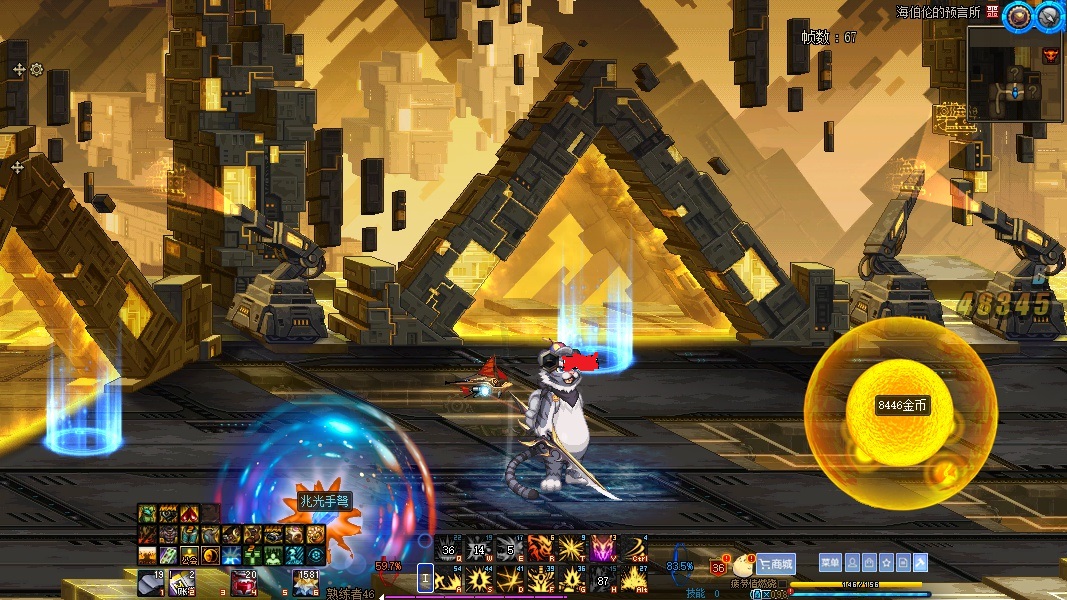Select the red boss room marker on minimap
This screenshot has height=600, width=1067.
pyautogui.click(x=1050, y=55)
